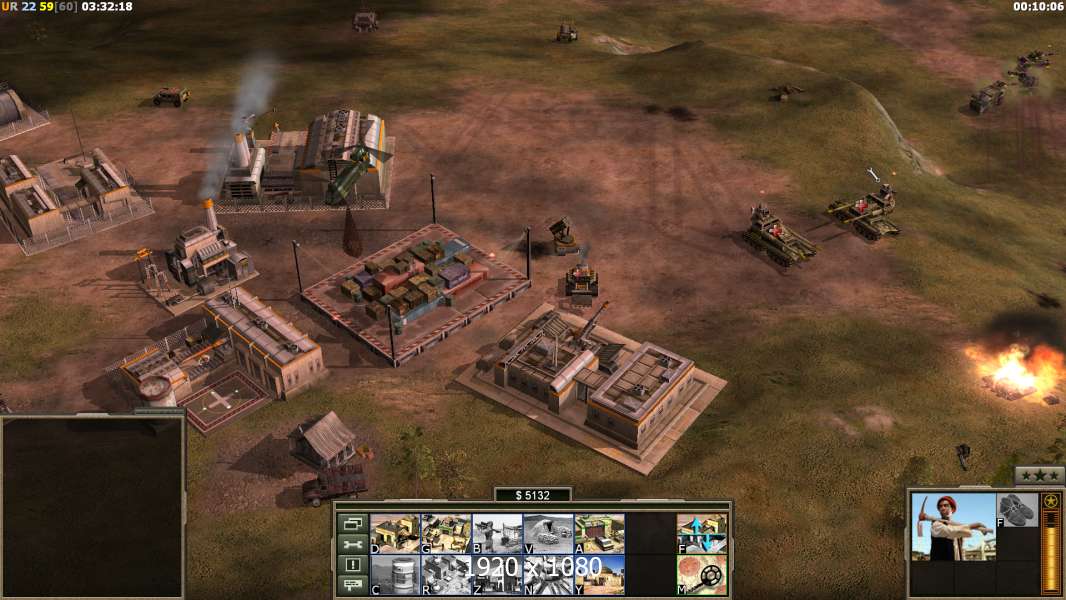This screenshot has height=600, width=1066.
Task: Select the build option with hotkey D
Action: click(x=395, y=533)
